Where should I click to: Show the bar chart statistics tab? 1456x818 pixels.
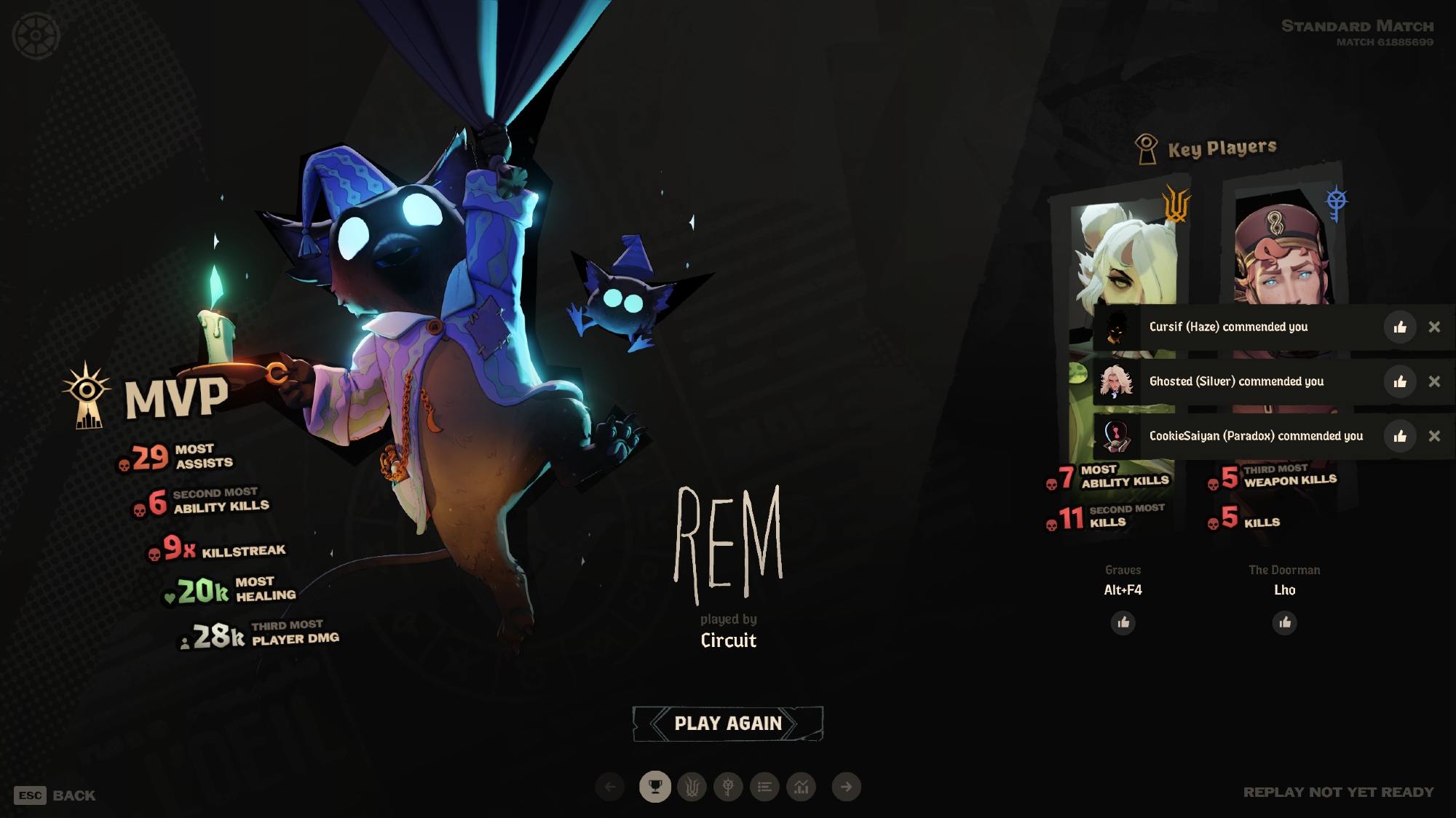coord(802,787)
